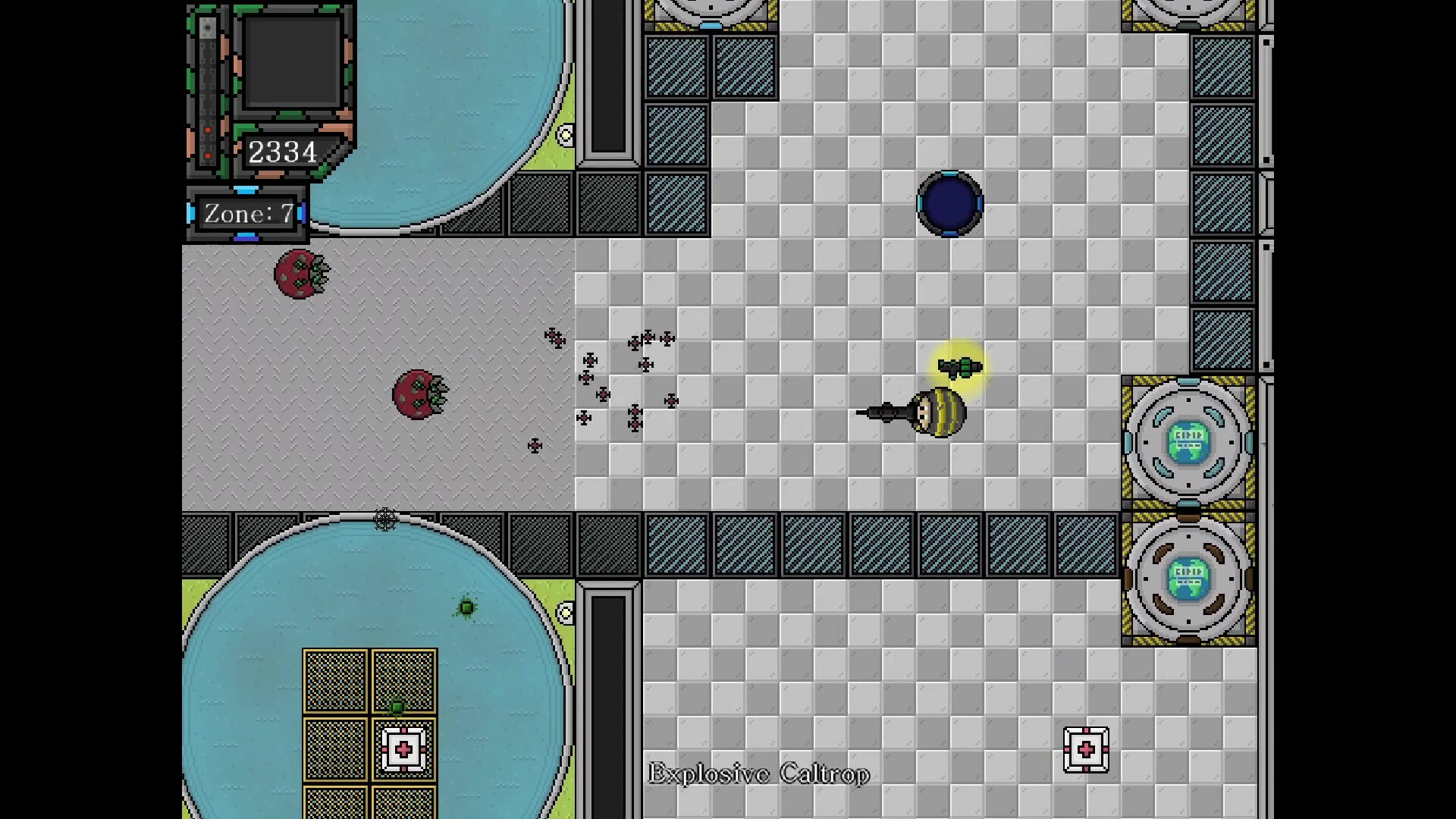1456x819 pixels.
Task: Click the medkit crate on the checkered floor
Action: click(x=1087, y=749)
